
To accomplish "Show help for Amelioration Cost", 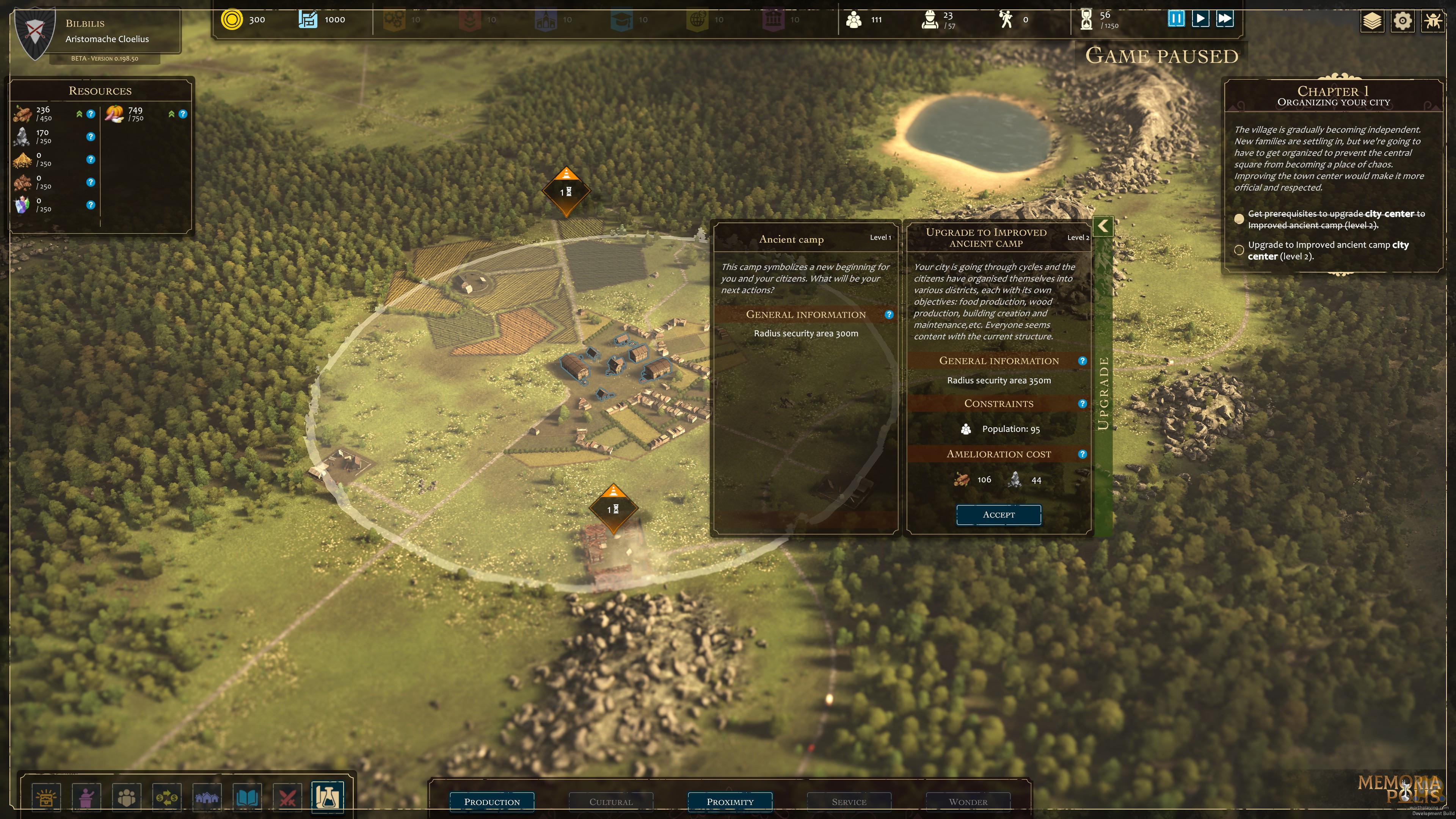I will tap(1082, 454).
